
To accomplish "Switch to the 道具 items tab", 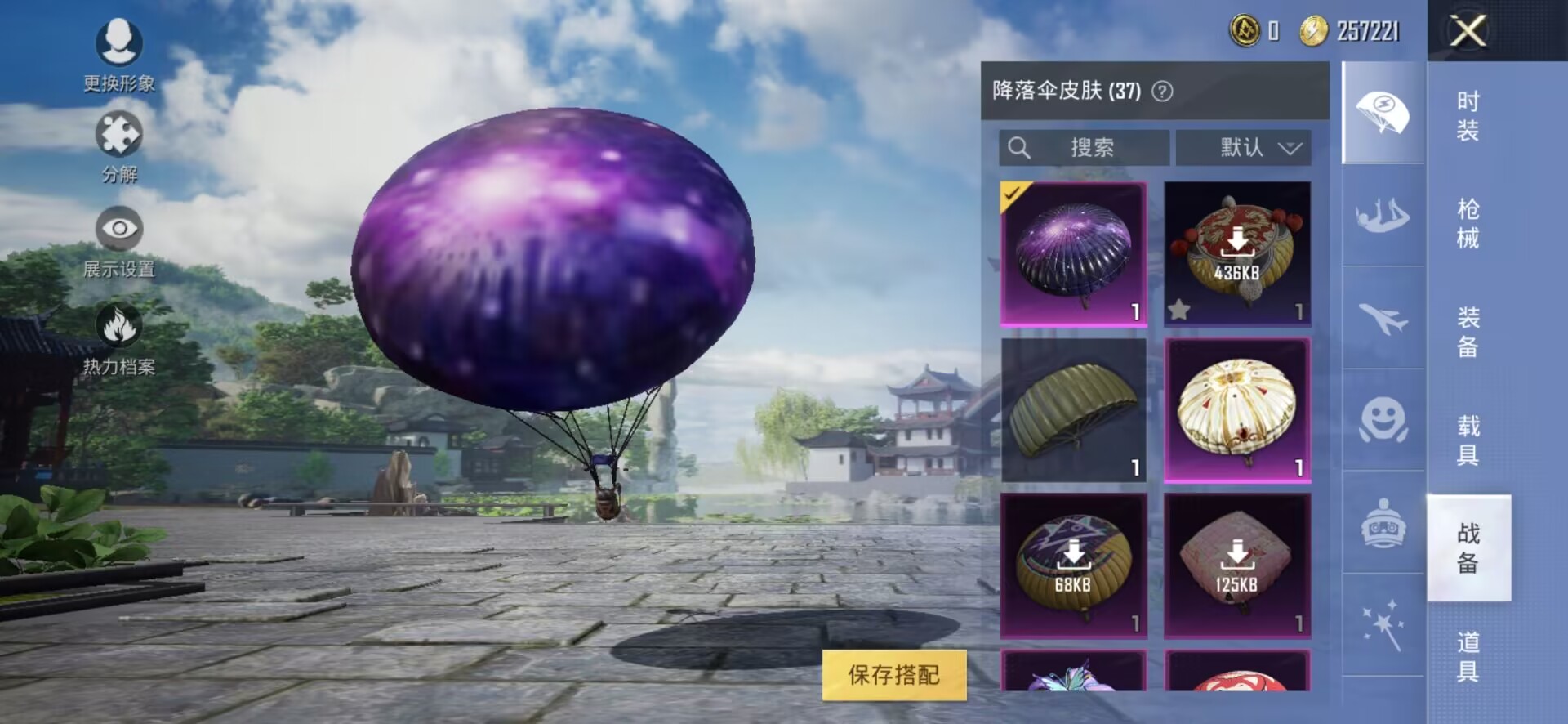I will pos(1468,656).
